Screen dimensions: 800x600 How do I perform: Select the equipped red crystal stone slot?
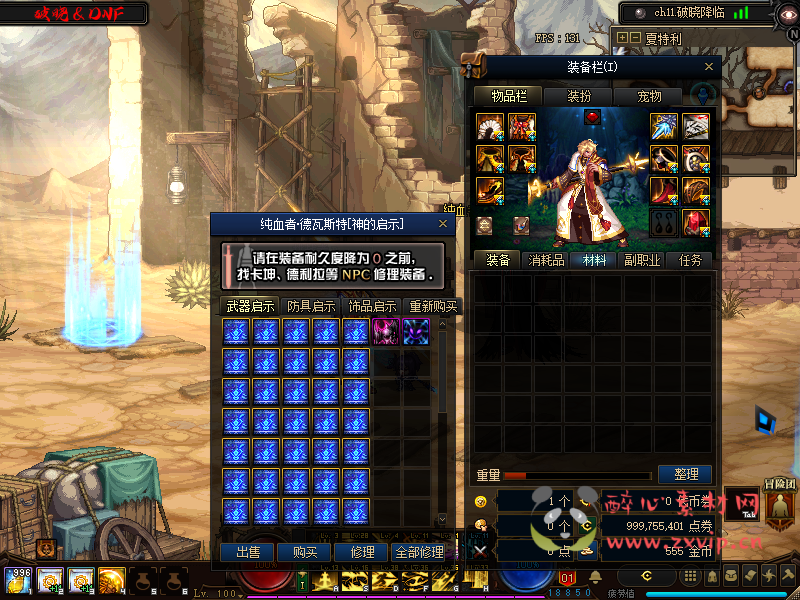(696, 222)
